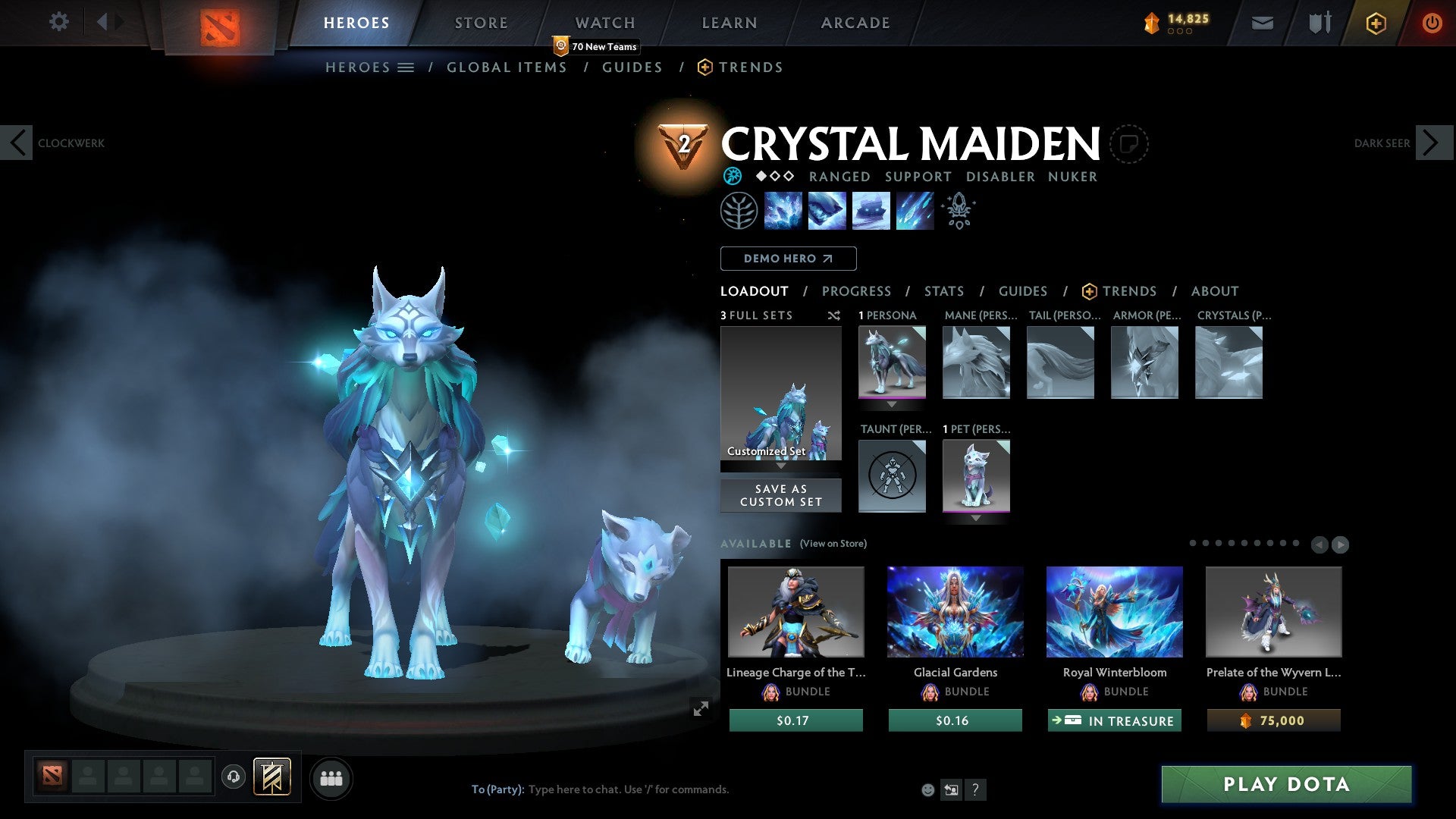Screen dimensions: 1456x819
Task: Click the View on Store link
Action: pyautogui.click(x=834, y=544)
